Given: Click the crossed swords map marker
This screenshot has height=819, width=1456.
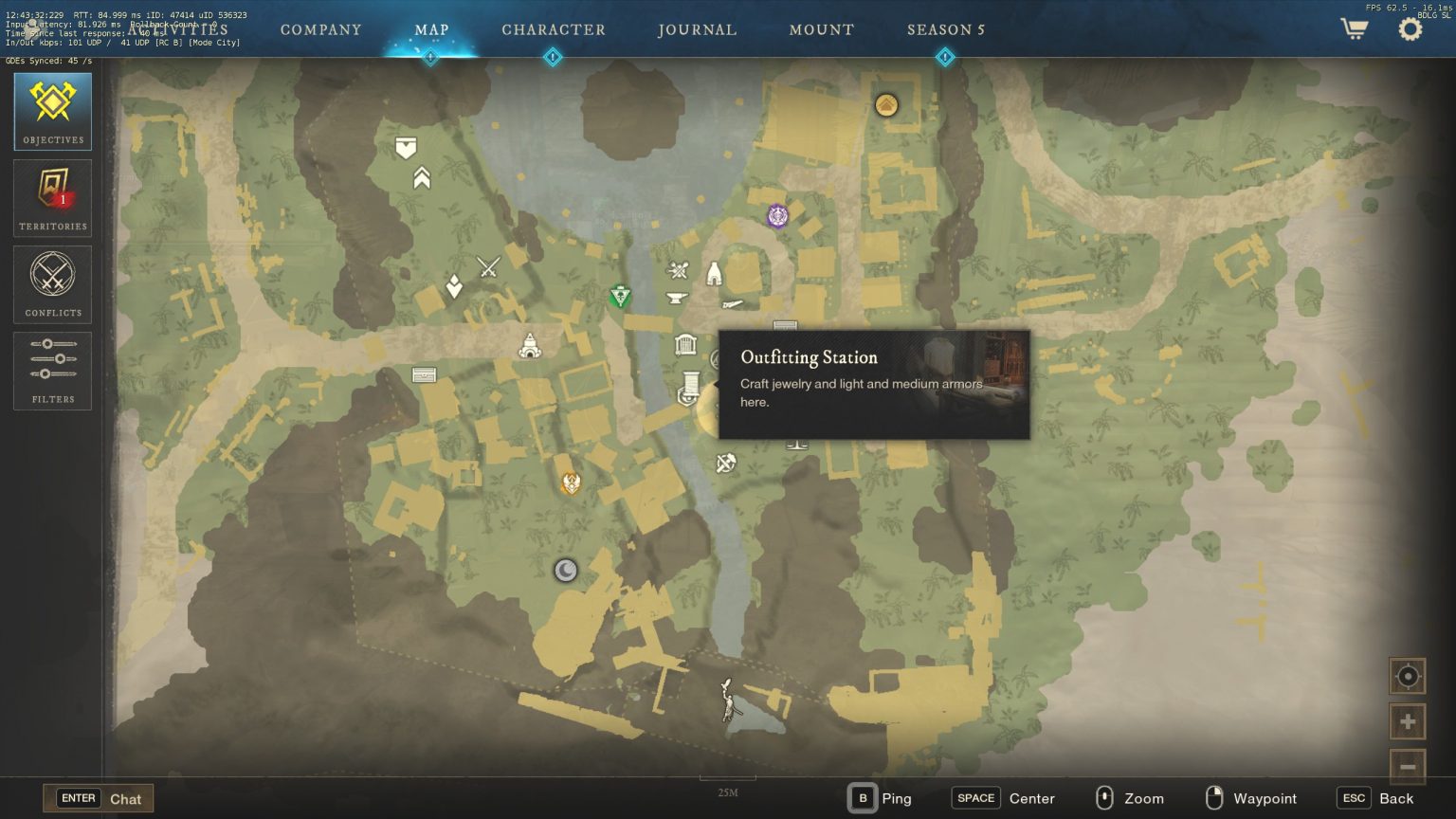Looking at the screenshot, I should tap(488, 267).
